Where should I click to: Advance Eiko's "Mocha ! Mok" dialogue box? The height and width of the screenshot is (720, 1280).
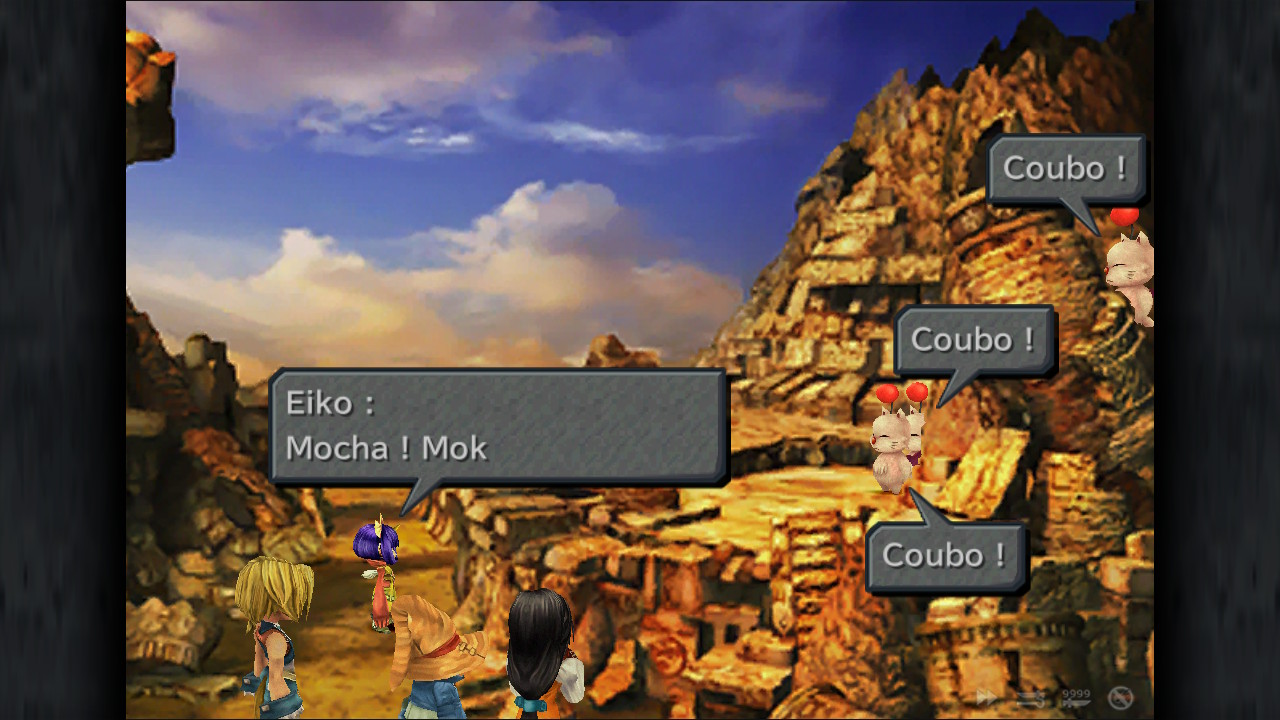pyautogui.click(x=498, y=426)
